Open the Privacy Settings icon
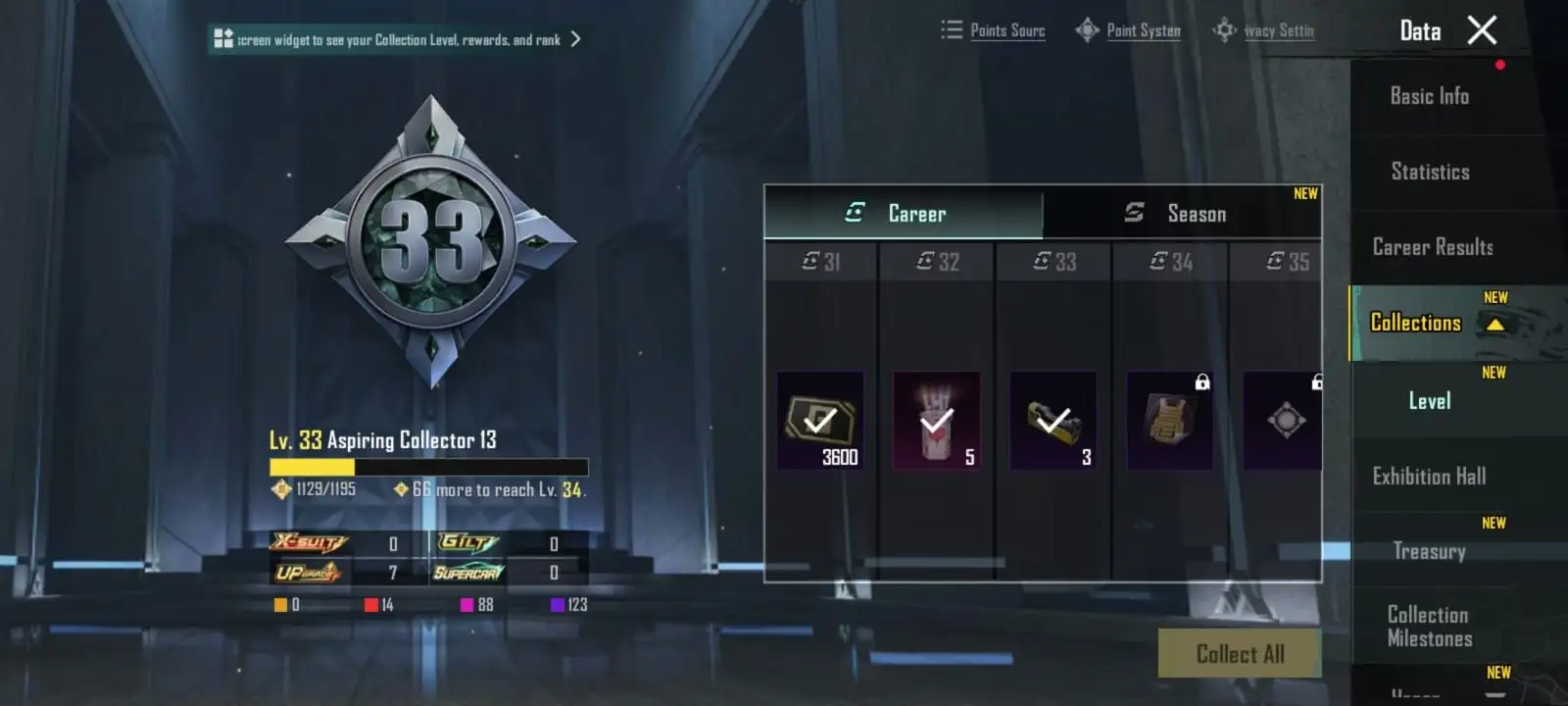Screen dimensions: 1568x706 1224,30
